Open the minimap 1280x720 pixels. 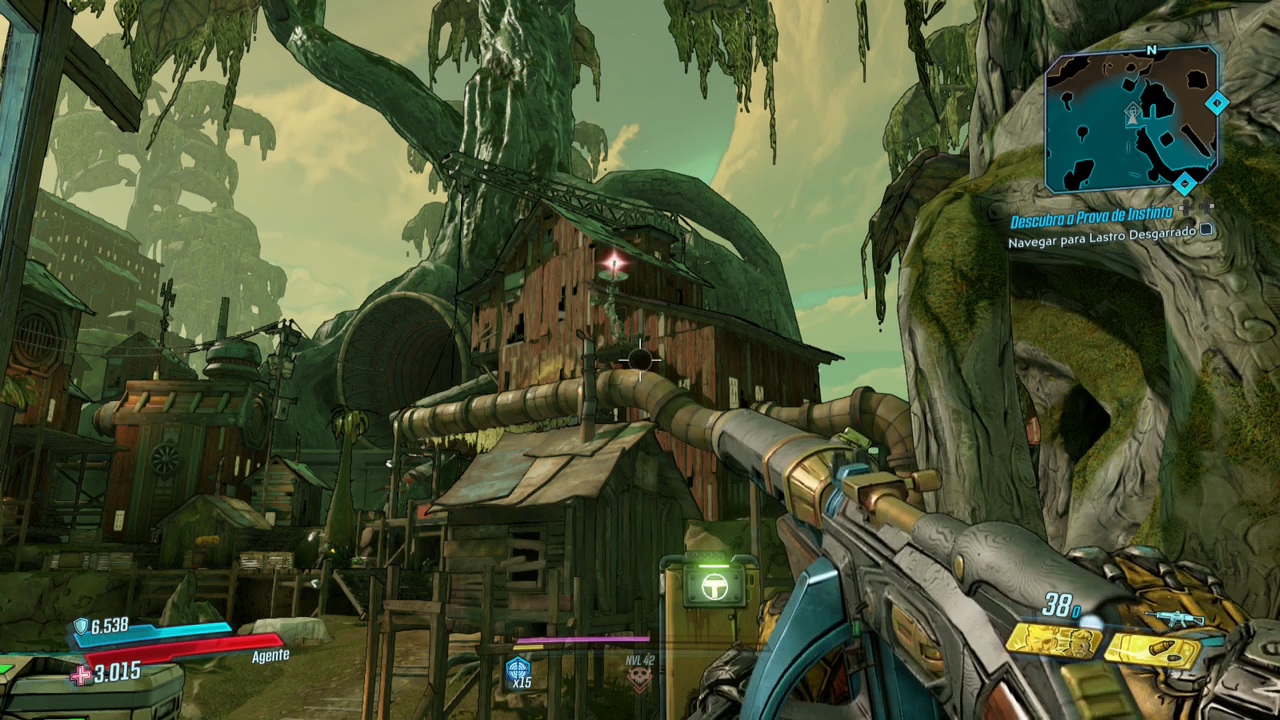tap(1130, 118)
